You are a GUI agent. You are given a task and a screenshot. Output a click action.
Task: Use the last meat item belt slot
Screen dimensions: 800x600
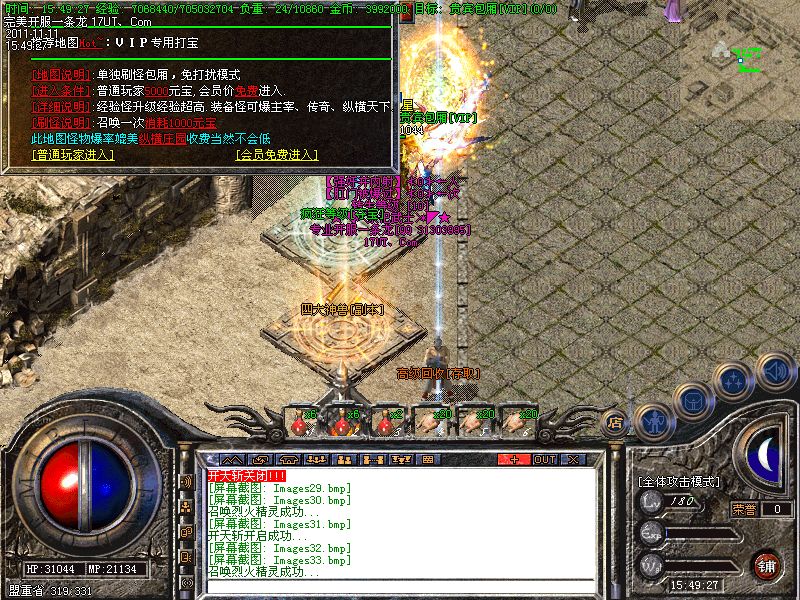(518, 422)
